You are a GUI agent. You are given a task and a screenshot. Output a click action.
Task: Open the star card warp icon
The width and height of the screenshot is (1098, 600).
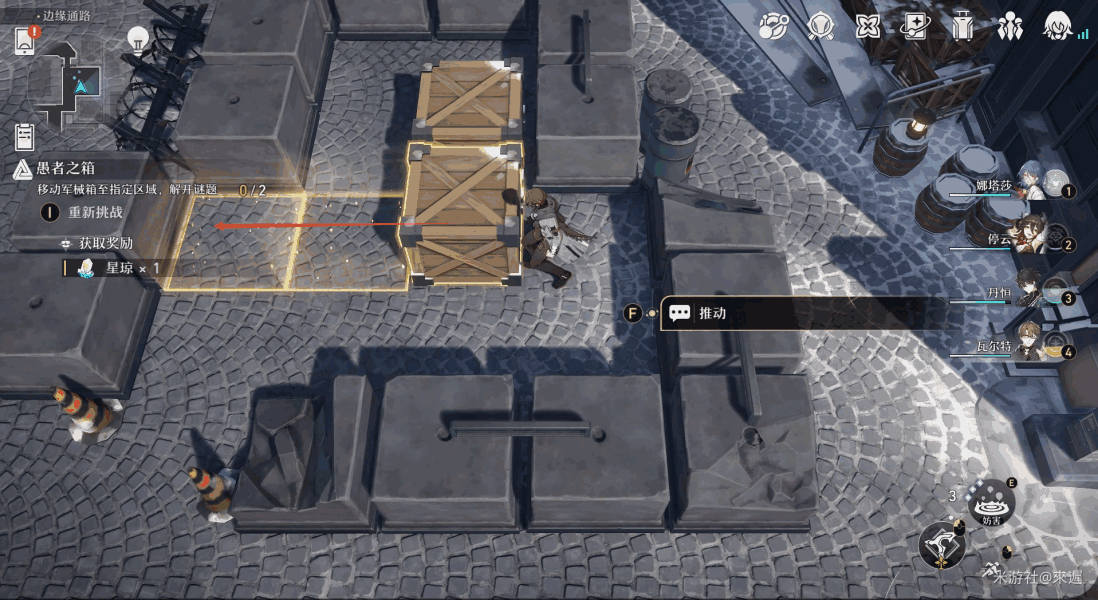(914, 26)
